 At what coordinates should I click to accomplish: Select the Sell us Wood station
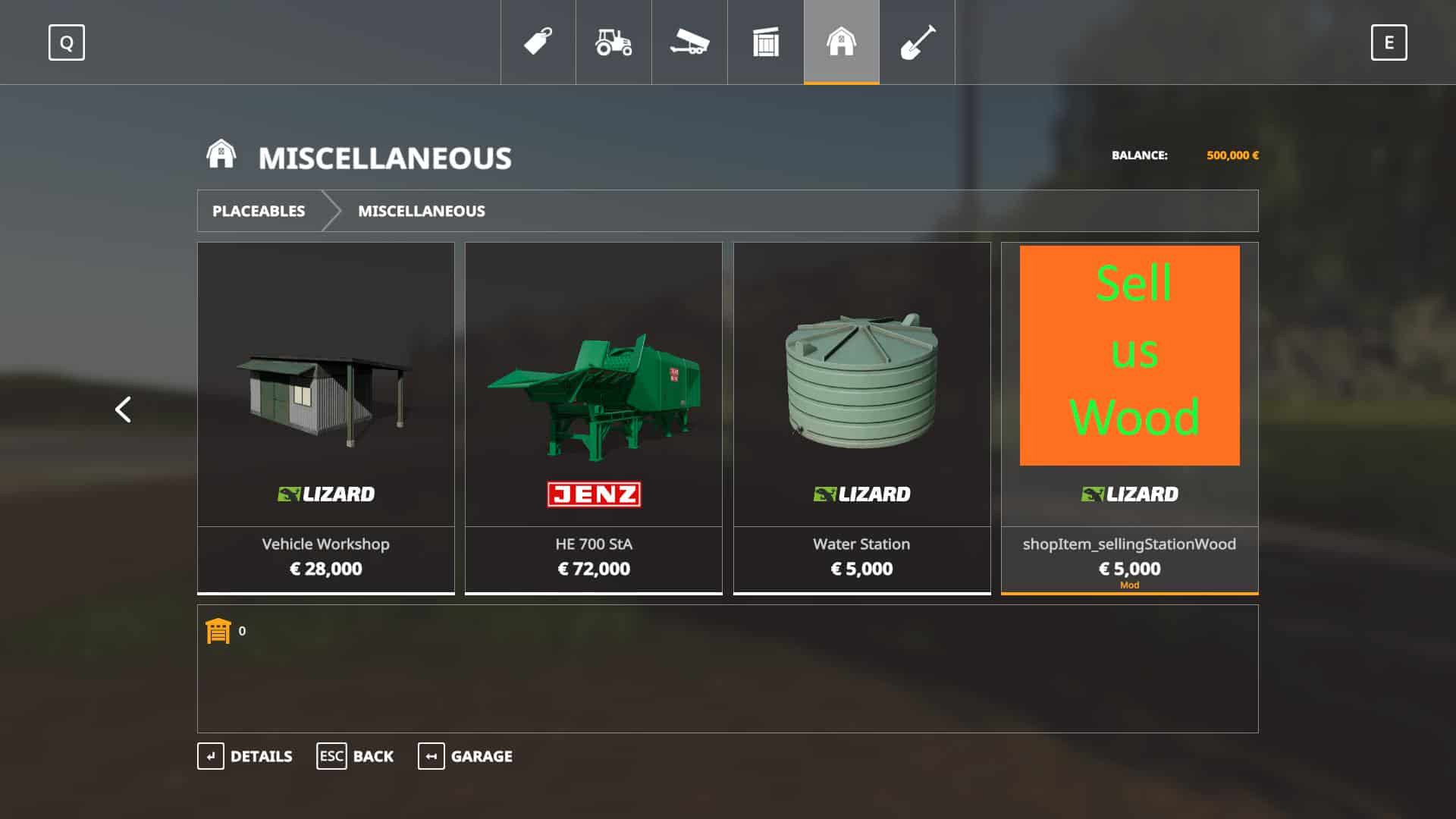tap(1130, 417)
